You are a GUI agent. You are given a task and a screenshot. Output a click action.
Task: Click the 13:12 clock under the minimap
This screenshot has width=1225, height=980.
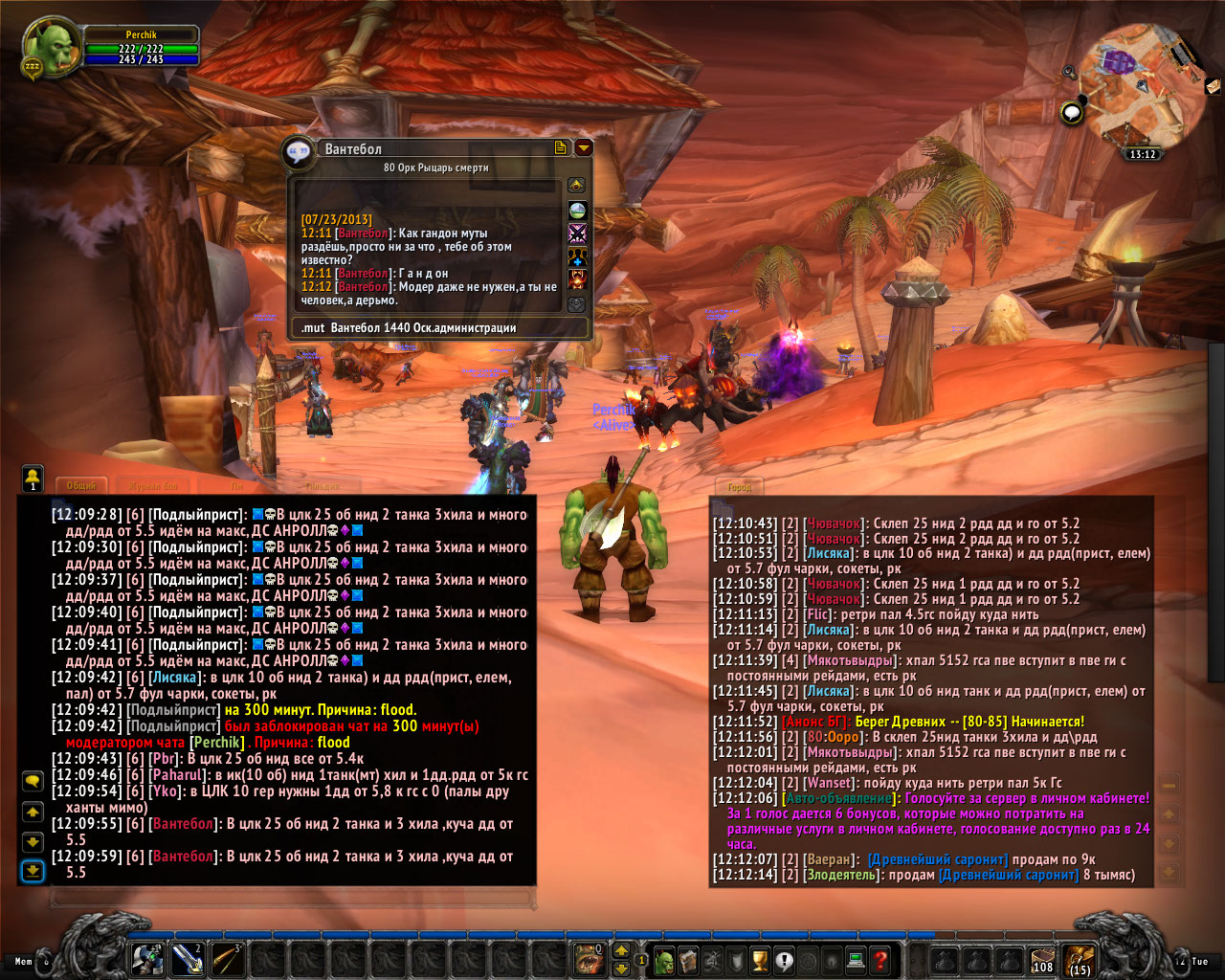(x=1142, y=154)
